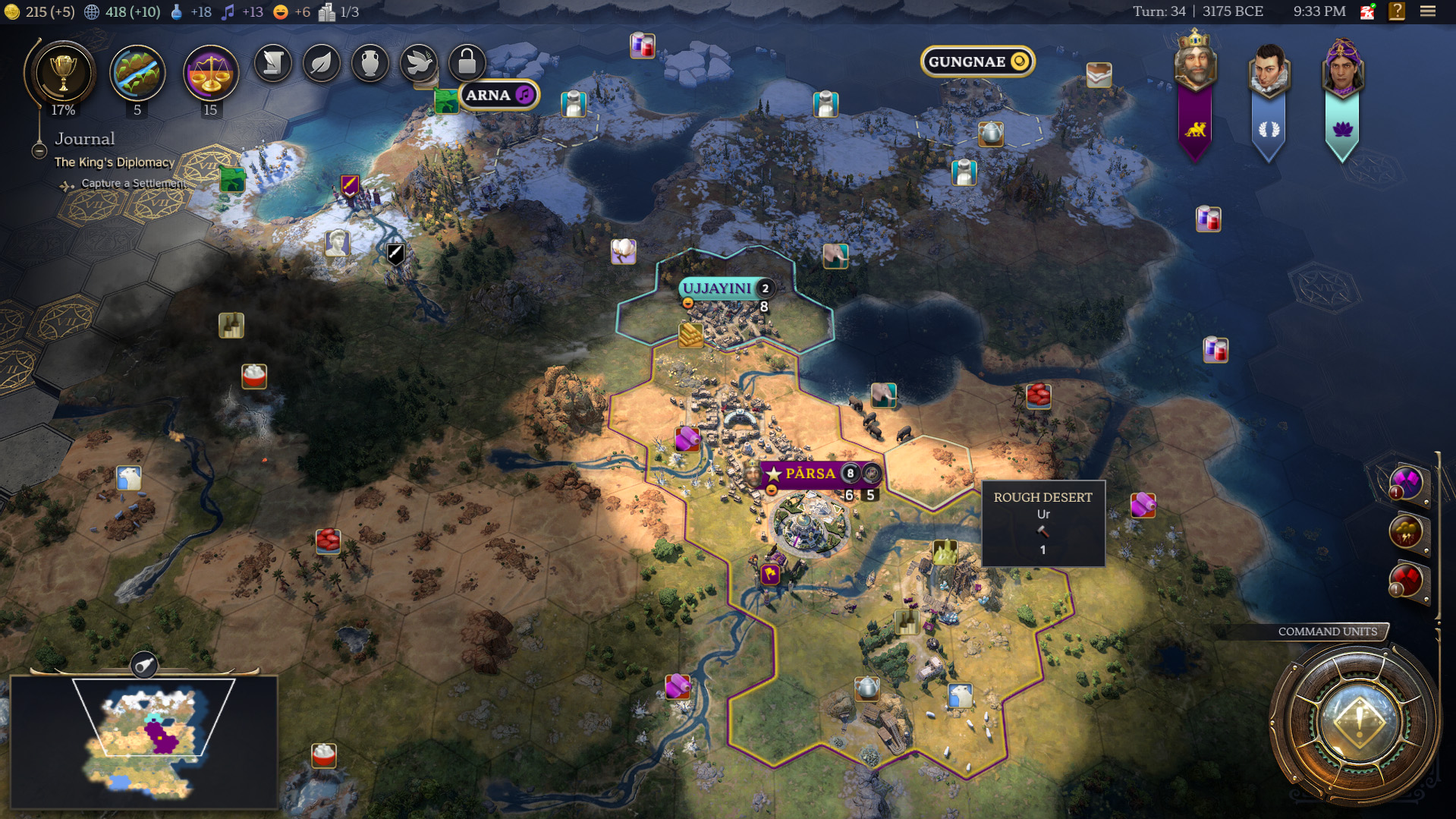Image resolution: width=1456 pixels, height=819 pixels.
Task: Click the 2K account icon
Action: click(1367, 11)
